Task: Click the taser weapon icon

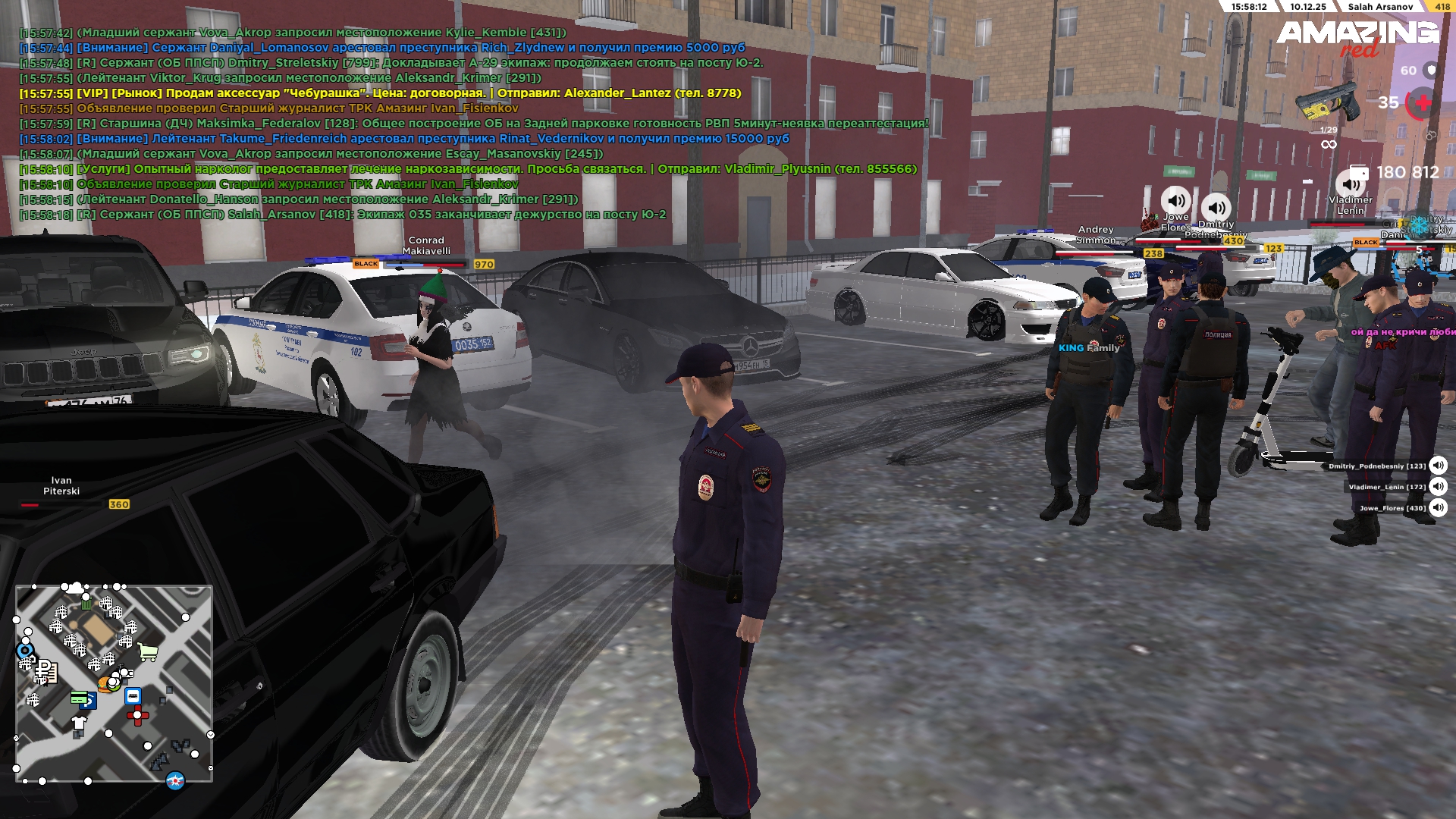Action: 1329,104
